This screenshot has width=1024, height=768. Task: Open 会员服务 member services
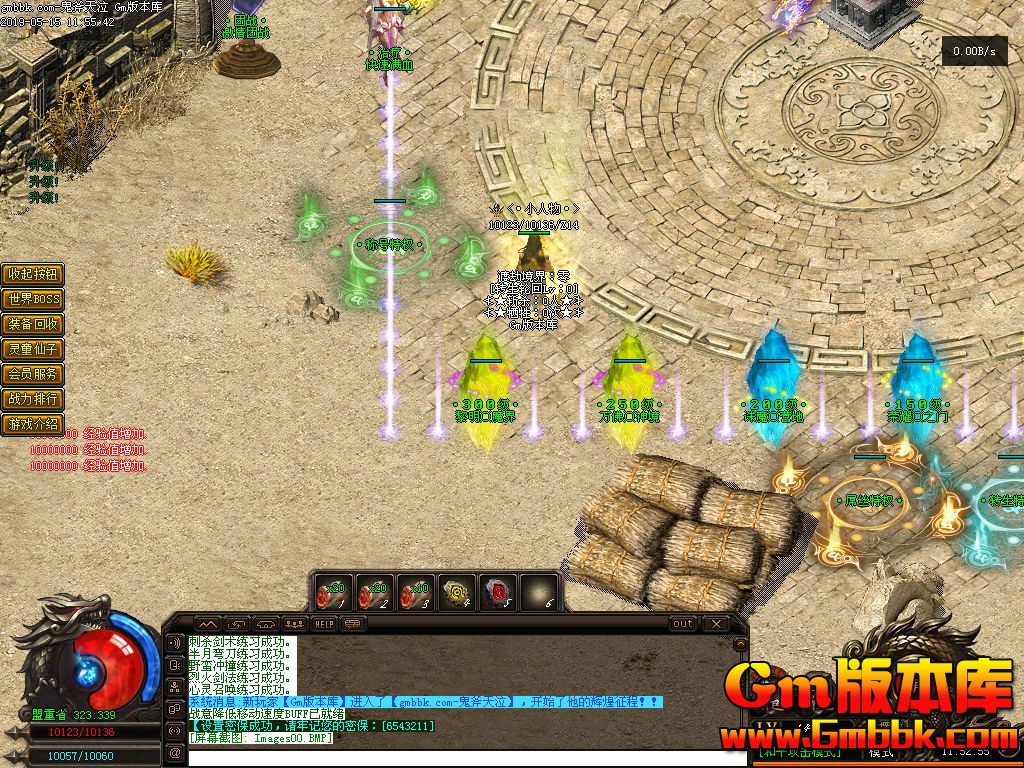[x=34, y=374]
